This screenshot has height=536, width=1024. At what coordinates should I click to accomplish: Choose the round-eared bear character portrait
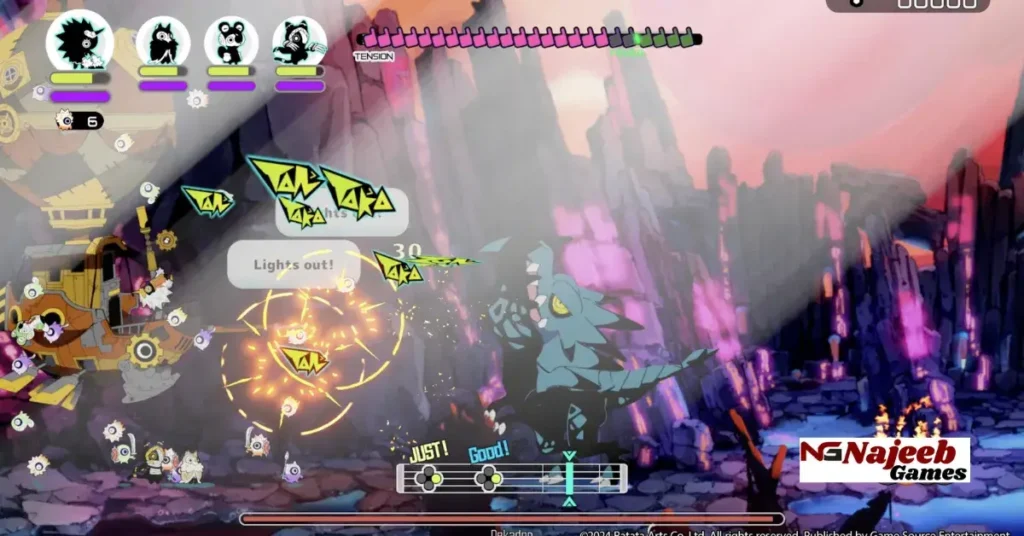[231, 42]
